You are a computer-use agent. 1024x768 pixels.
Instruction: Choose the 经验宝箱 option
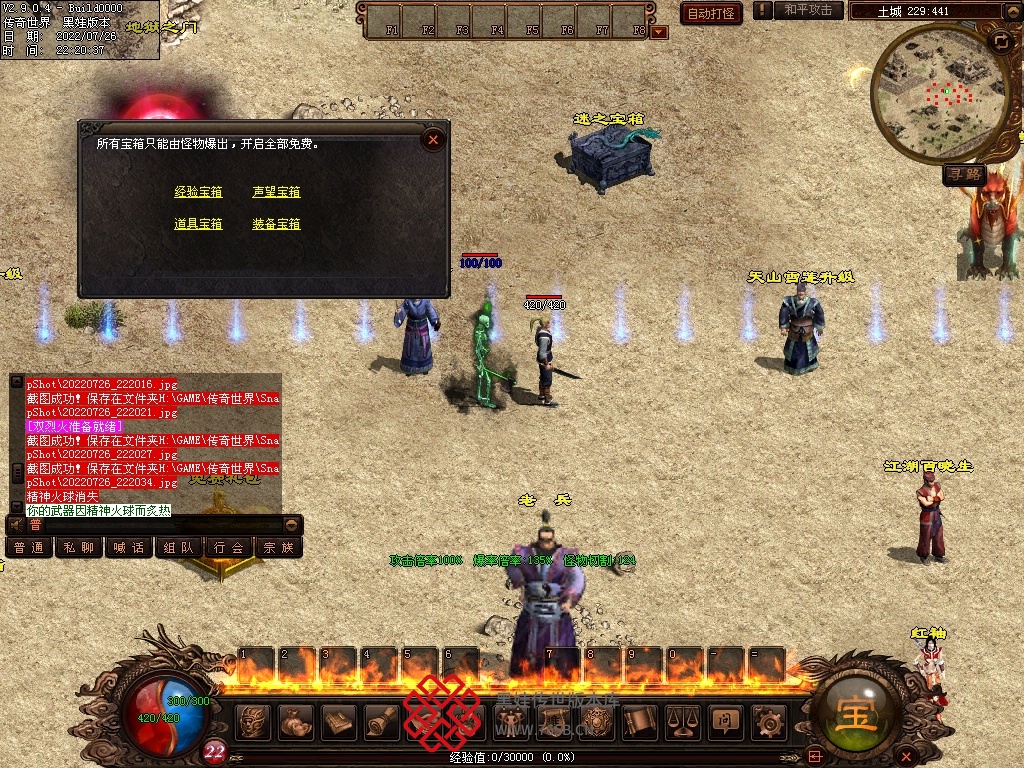point(198,192)
